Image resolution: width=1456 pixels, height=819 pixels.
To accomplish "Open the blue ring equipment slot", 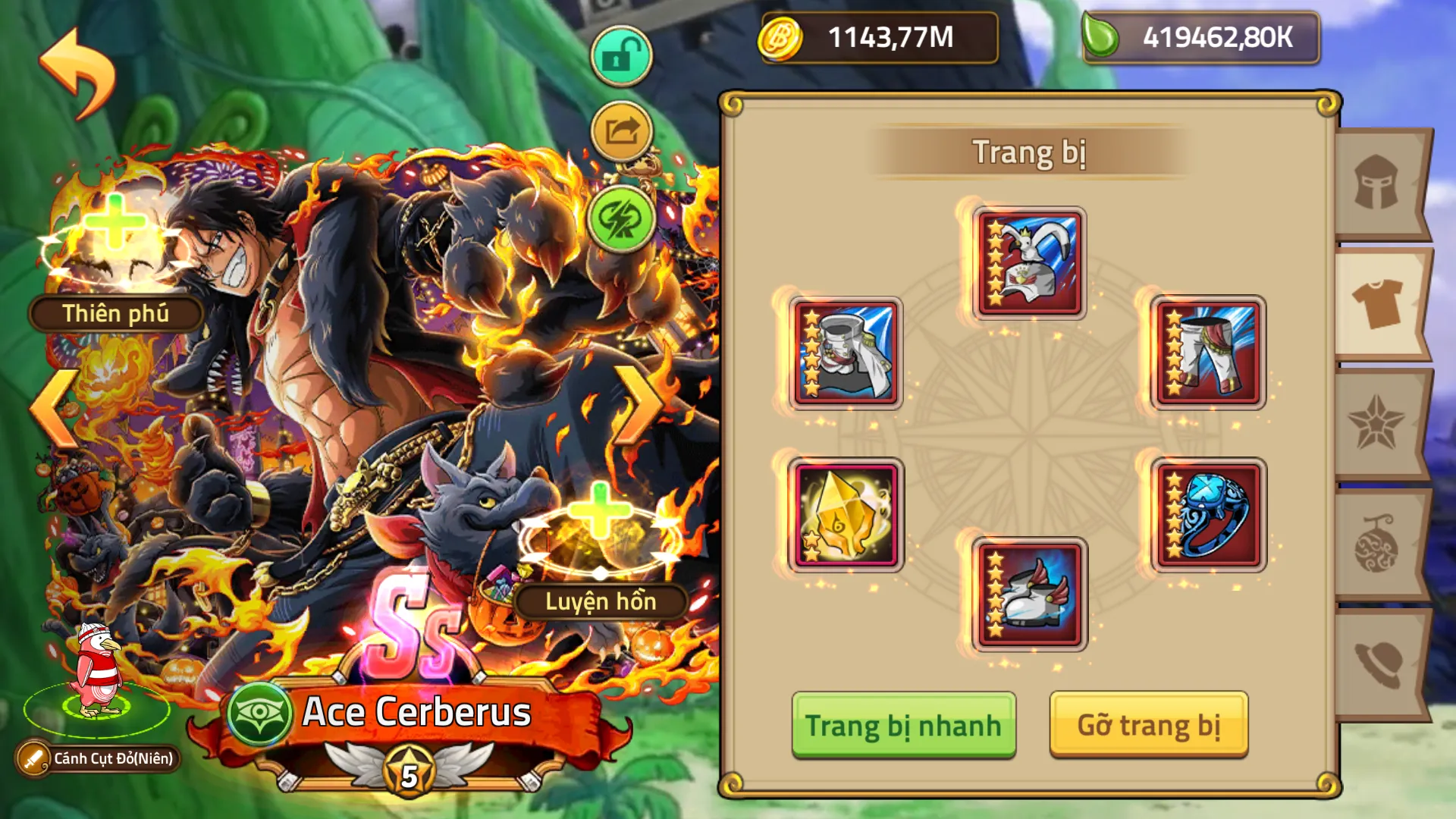I will click(x=1209, y=516).
